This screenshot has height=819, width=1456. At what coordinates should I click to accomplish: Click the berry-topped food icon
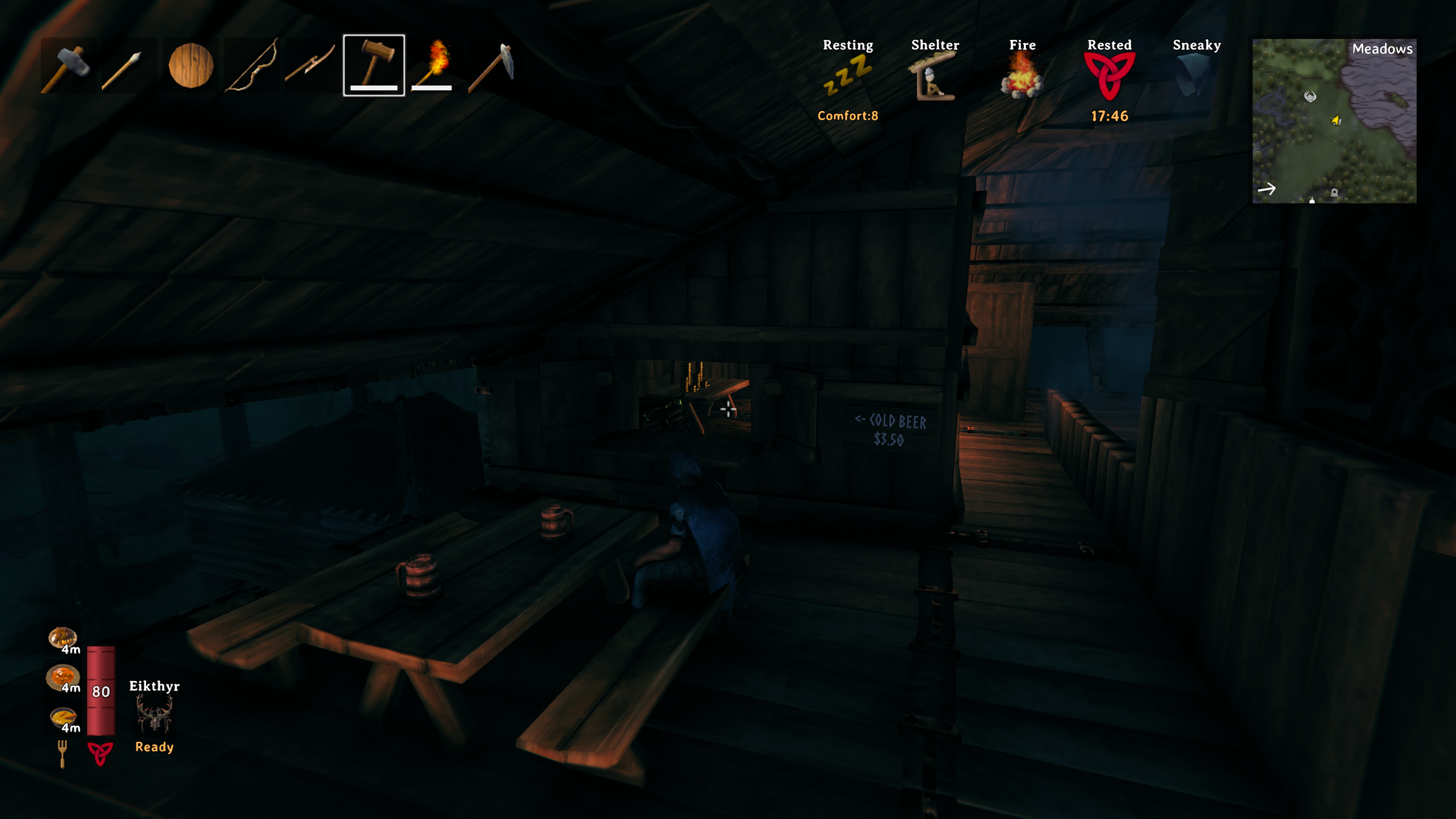coord(63,638)
